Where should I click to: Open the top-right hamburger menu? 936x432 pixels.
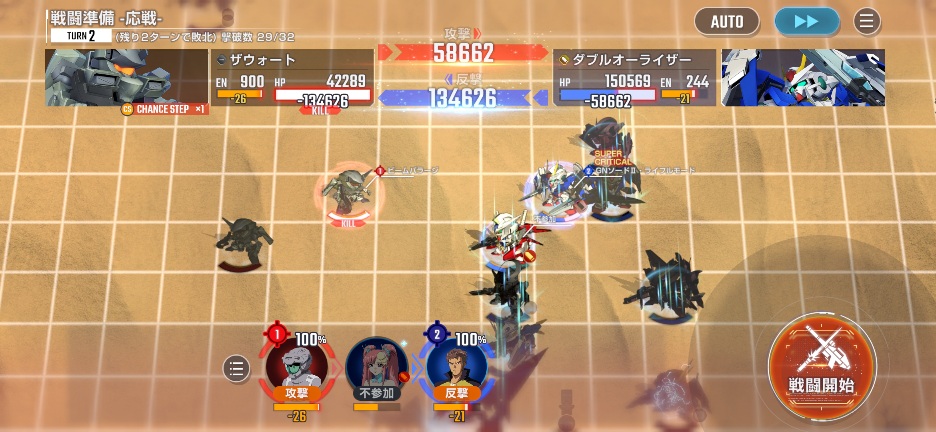pos(867,21)
